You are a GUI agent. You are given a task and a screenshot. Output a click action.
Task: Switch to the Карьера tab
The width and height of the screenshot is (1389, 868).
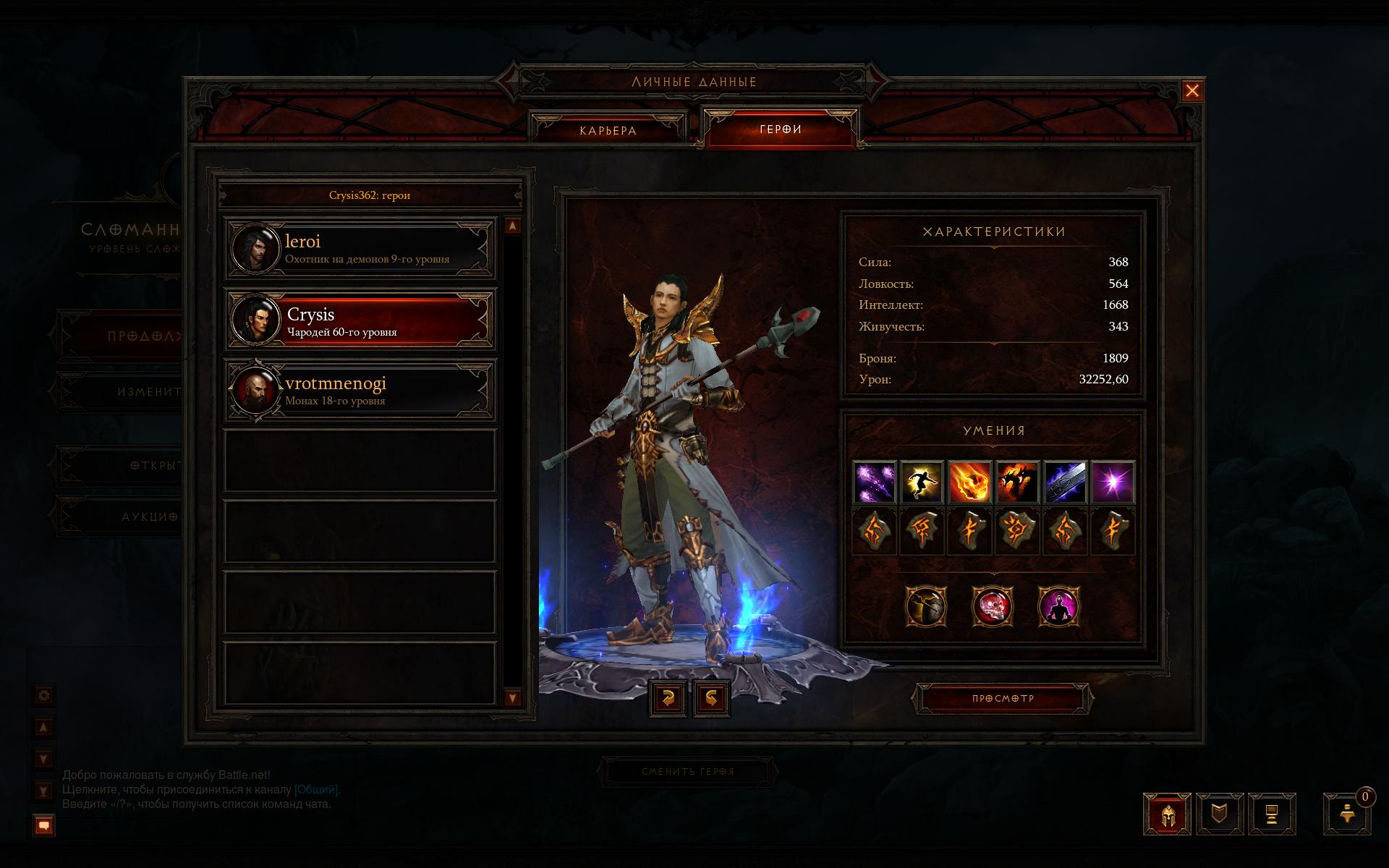click(608, 130)
